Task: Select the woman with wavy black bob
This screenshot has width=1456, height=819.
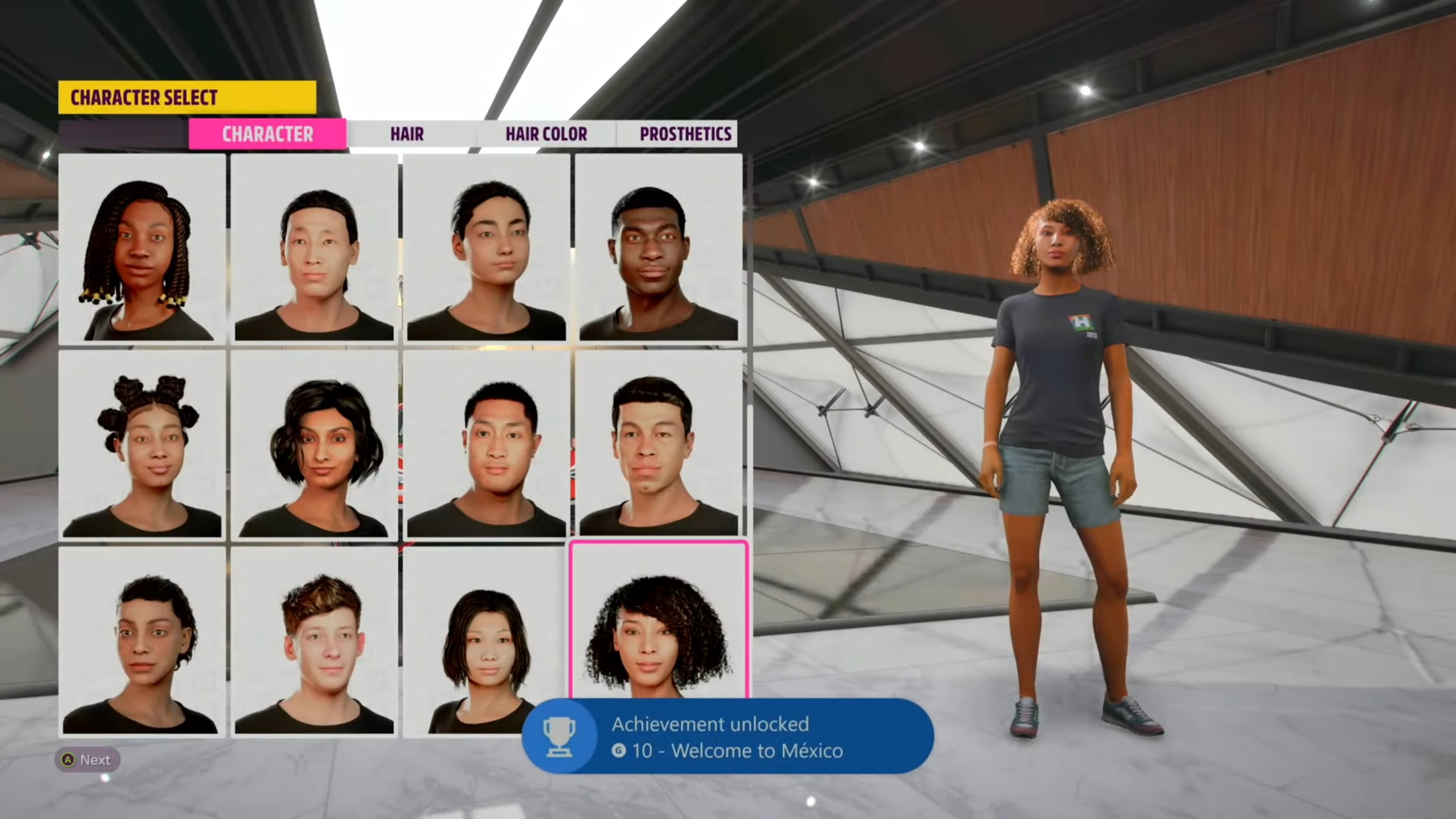Action: 314,445
